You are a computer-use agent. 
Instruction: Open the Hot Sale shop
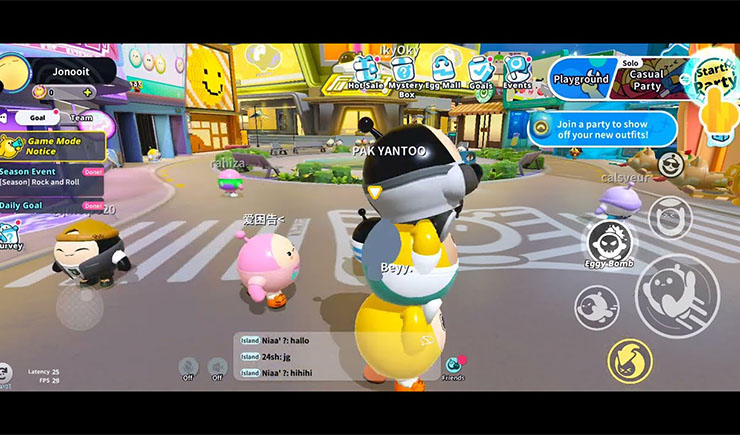(364, 71)
